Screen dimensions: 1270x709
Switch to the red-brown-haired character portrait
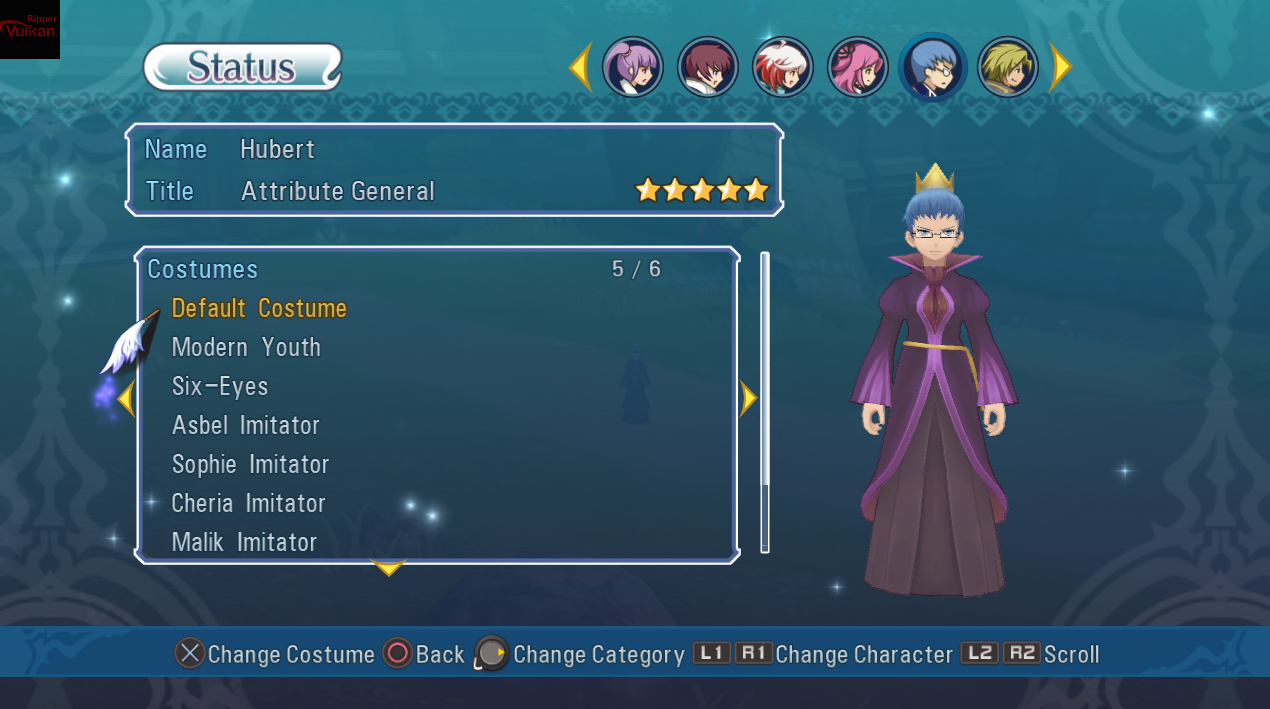tap(708, 68)
